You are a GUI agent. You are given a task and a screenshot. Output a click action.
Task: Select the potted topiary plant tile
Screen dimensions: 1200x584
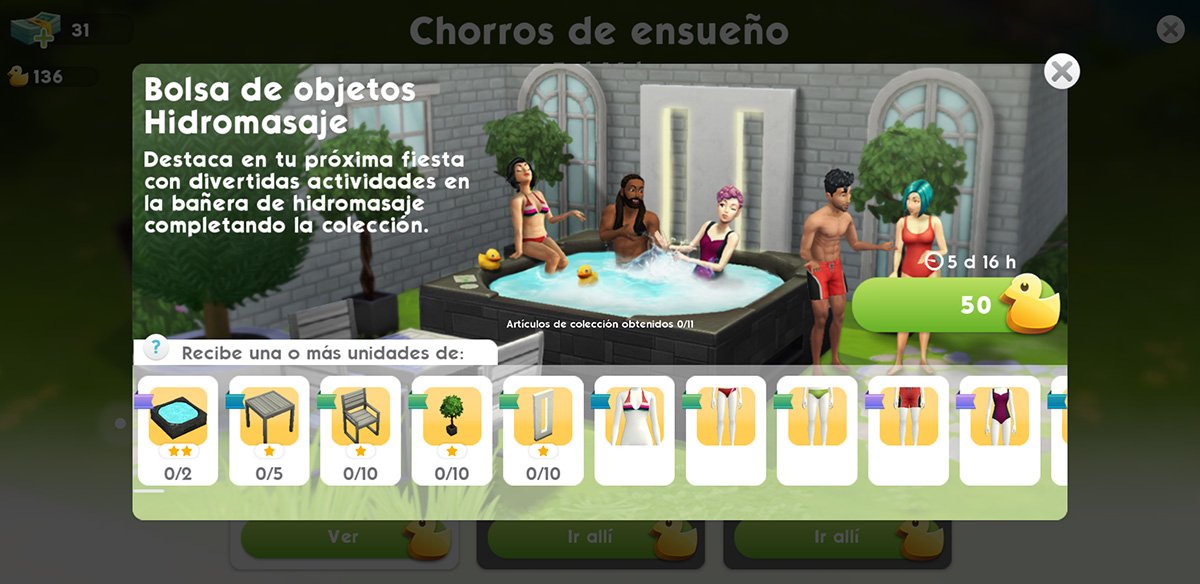pyautogui.click(x=452, y=430)
